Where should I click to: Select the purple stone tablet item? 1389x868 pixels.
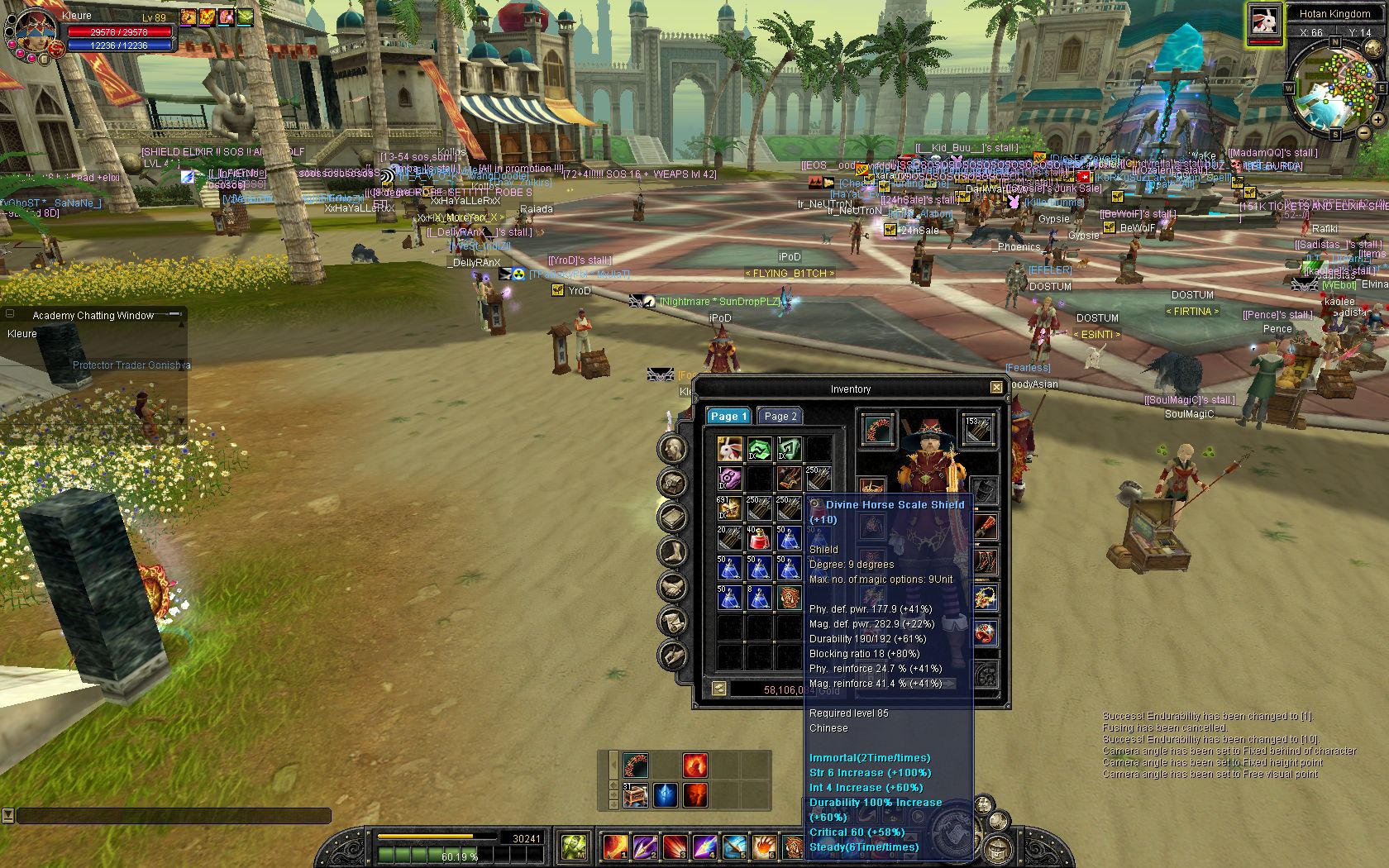point(729,479)
